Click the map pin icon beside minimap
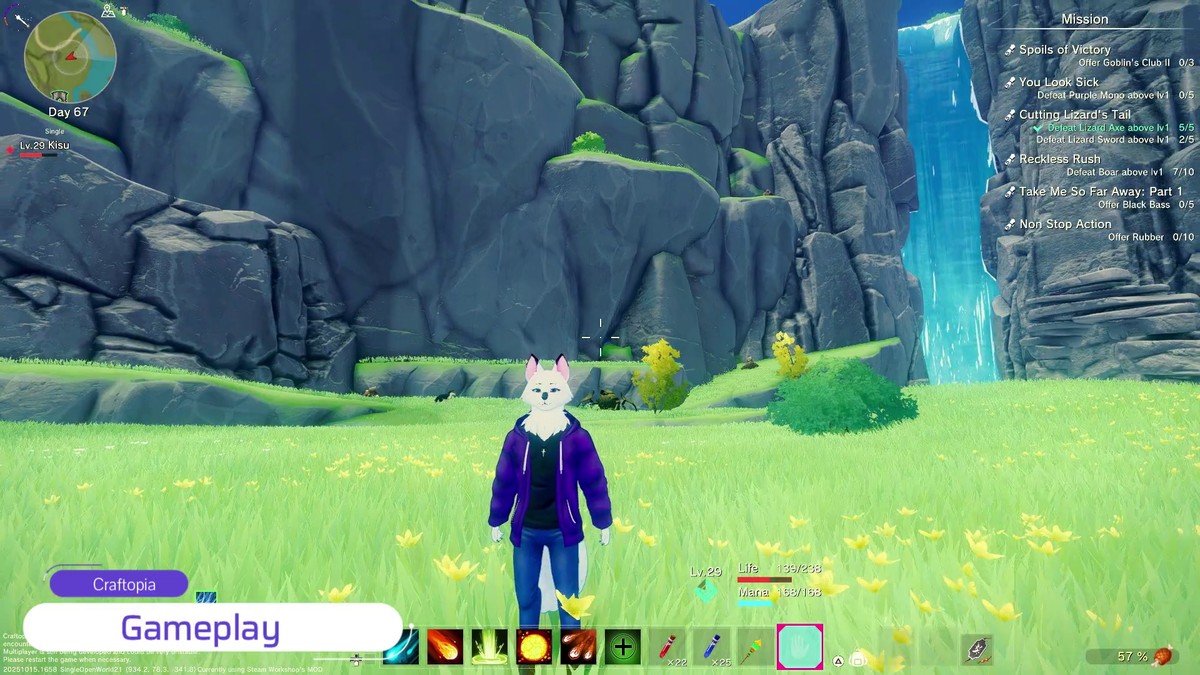 [107, 11]
